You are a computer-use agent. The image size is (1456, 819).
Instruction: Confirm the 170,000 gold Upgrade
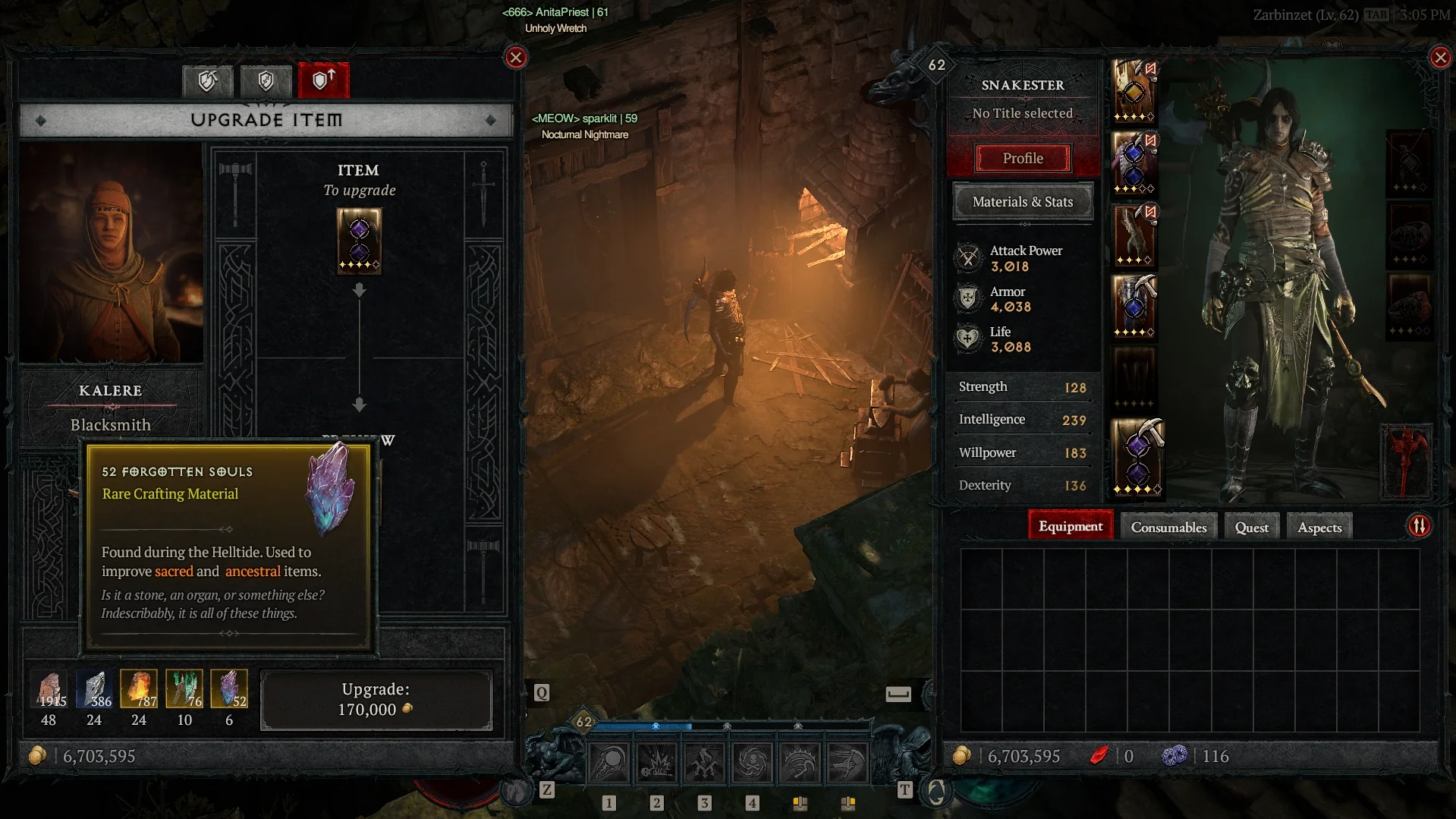pyautogui.click(x=376, y=700)
